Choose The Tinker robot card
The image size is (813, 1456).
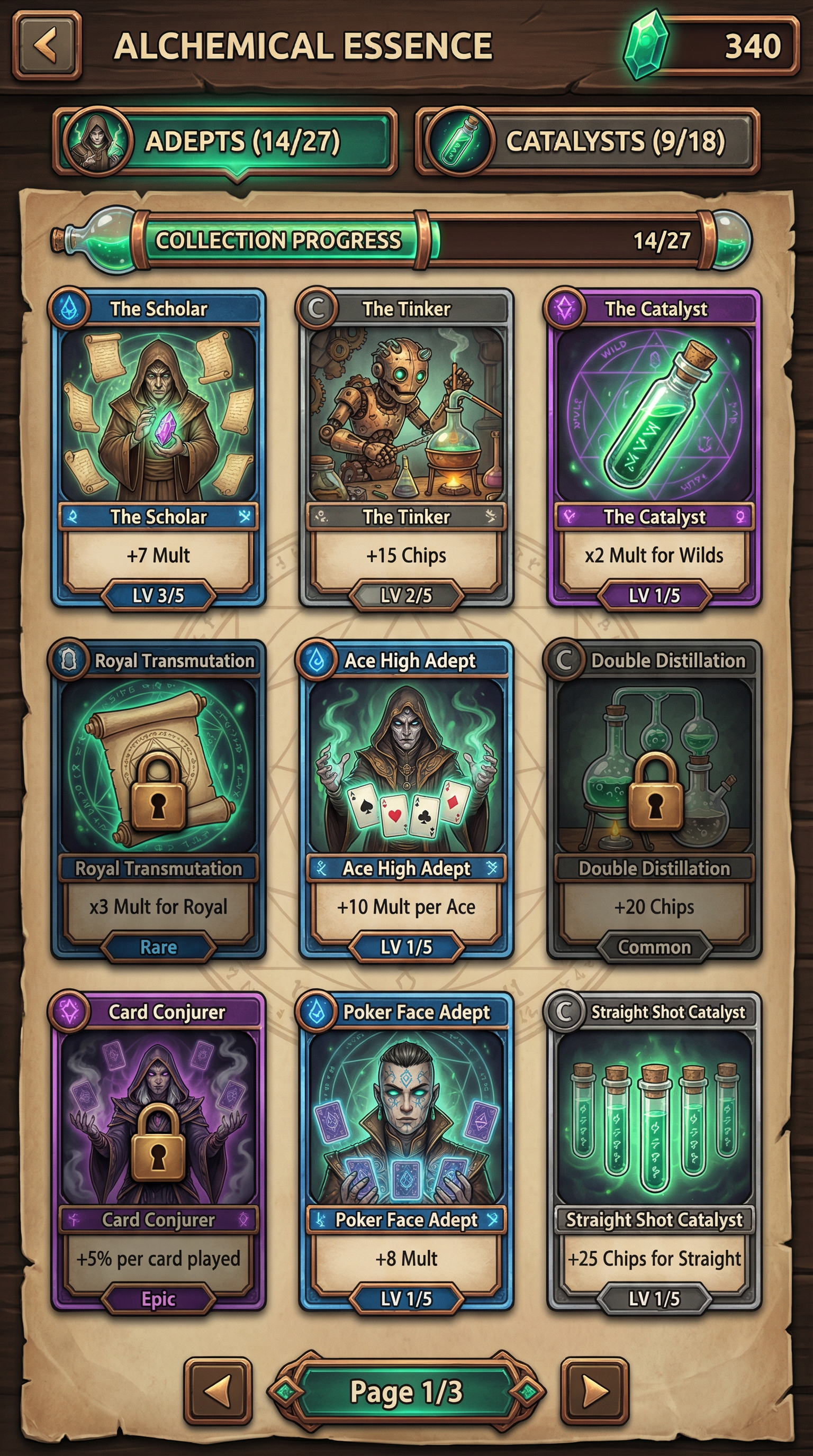pos(406,447)
